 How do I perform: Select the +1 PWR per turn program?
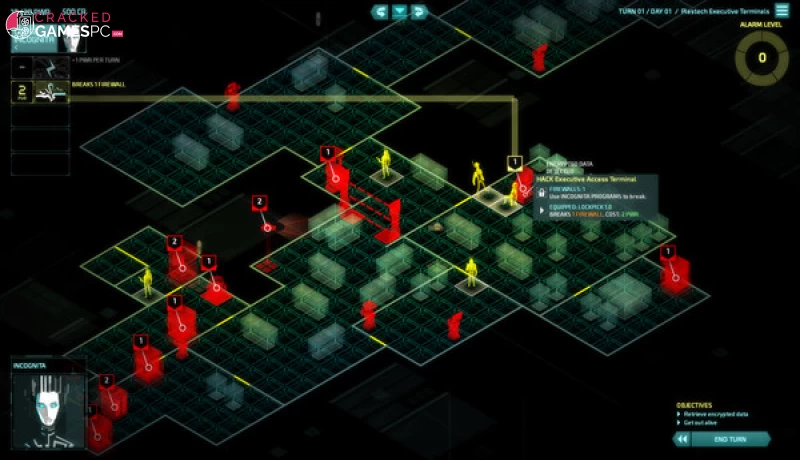click(x=50, y=66)
